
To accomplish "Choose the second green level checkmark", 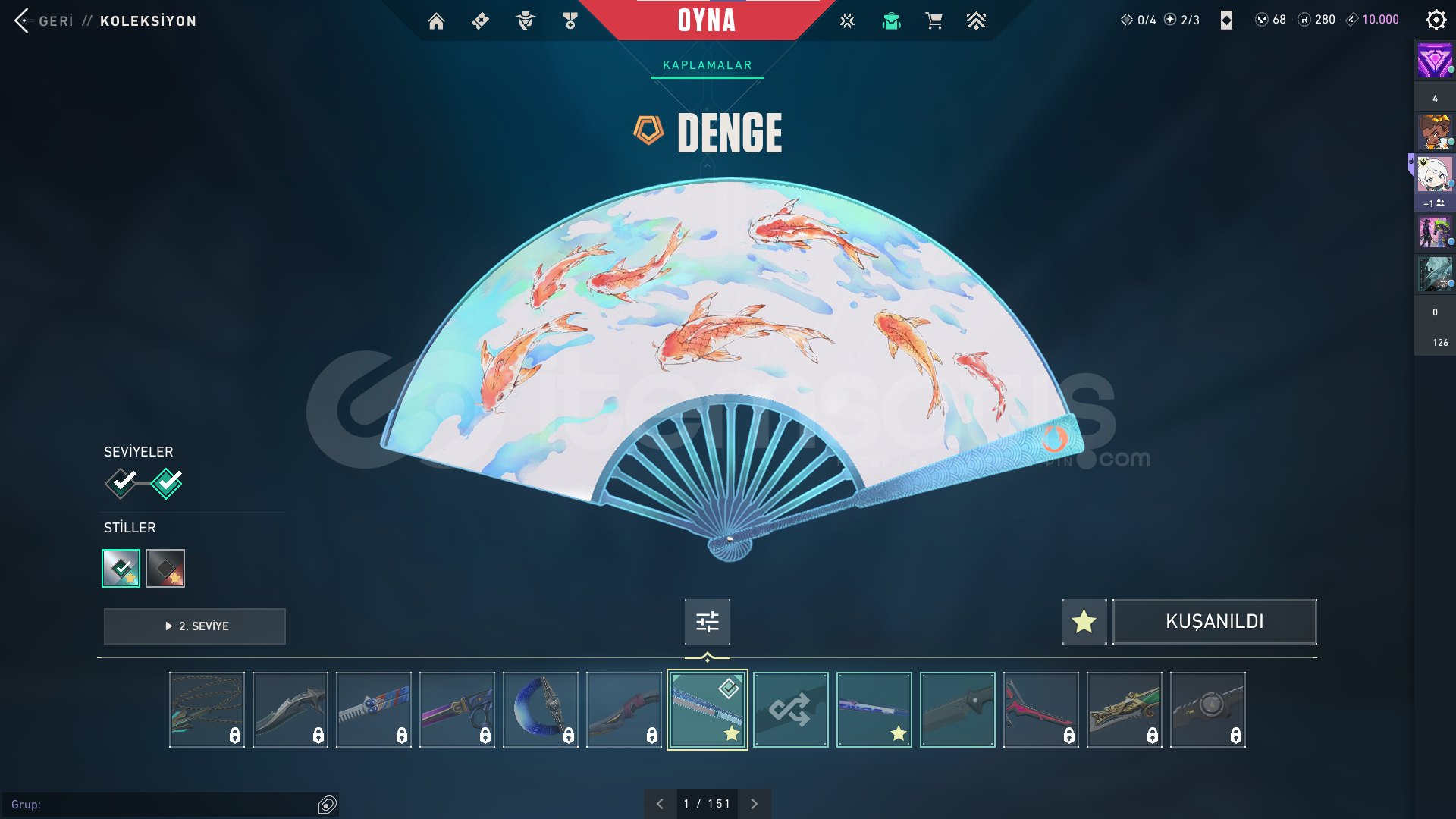I will click(x=167, y=483).
